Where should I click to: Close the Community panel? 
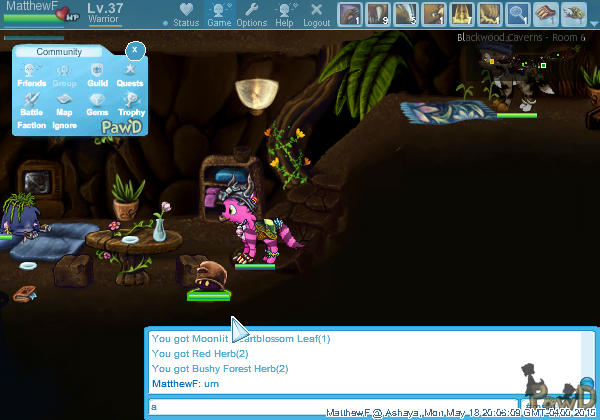[134, 49]
